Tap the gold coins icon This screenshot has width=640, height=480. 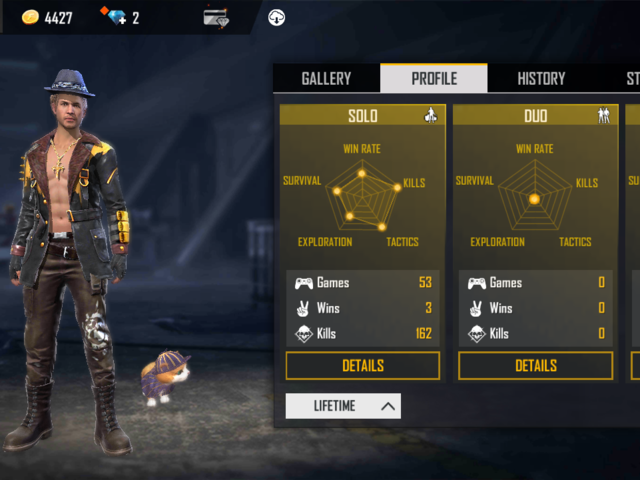point(30,17)
